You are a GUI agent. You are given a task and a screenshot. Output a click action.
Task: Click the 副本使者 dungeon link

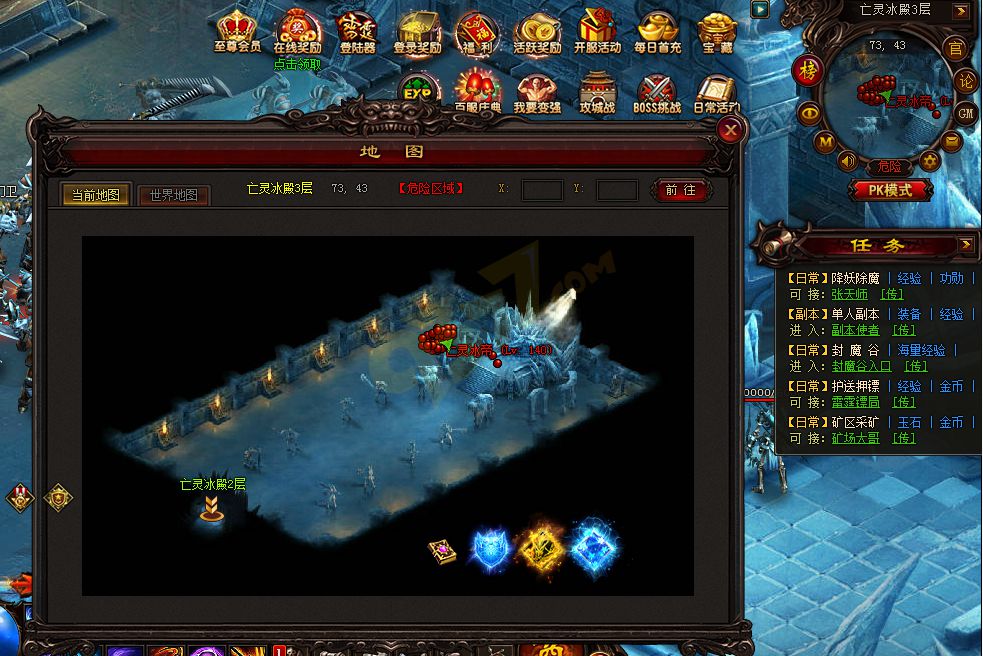(855, 330)
